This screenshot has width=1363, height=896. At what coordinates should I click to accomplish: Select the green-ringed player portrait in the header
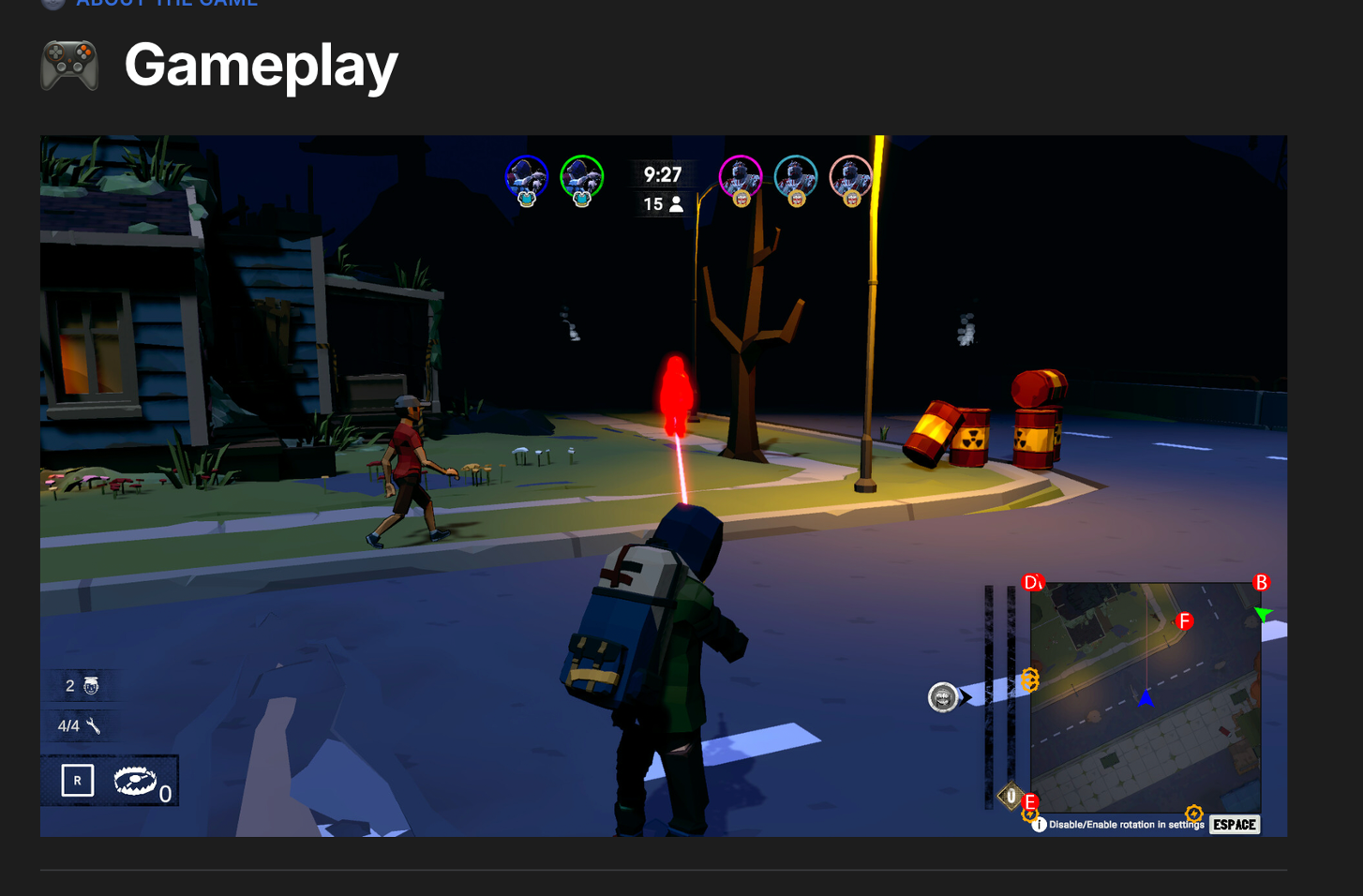[x=581, y=176]
